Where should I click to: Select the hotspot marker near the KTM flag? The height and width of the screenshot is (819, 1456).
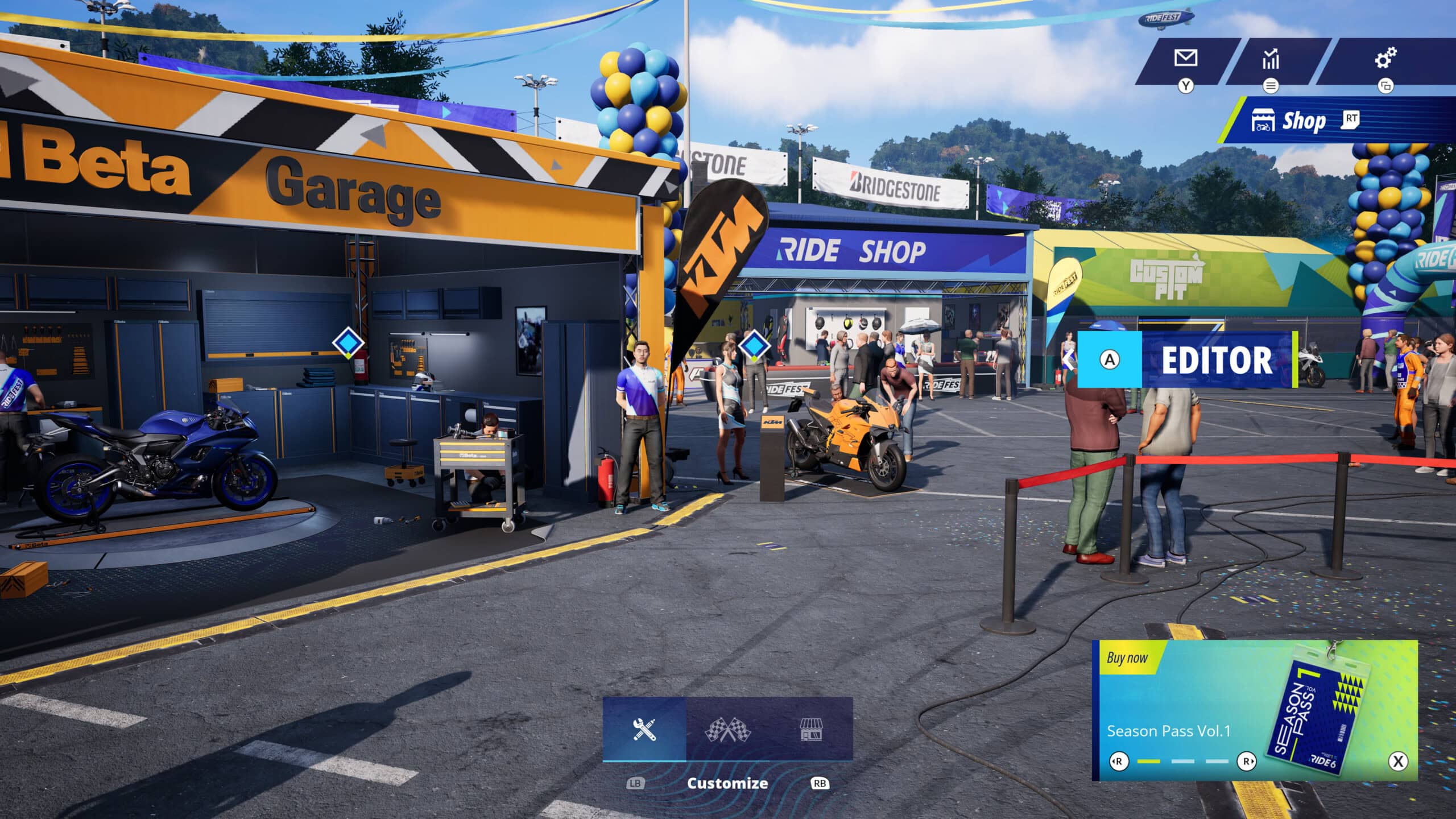coord(755,345)
